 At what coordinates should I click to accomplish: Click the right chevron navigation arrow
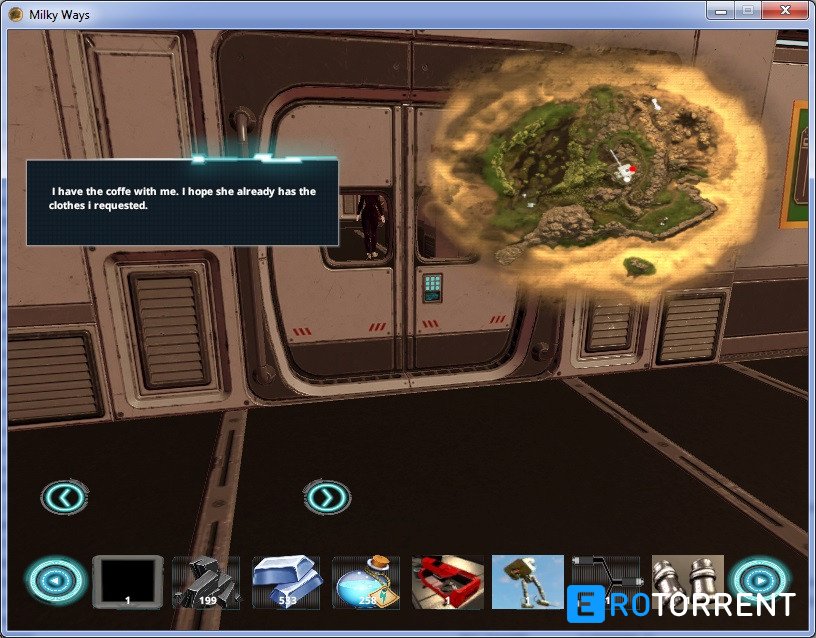coord(327,496)
